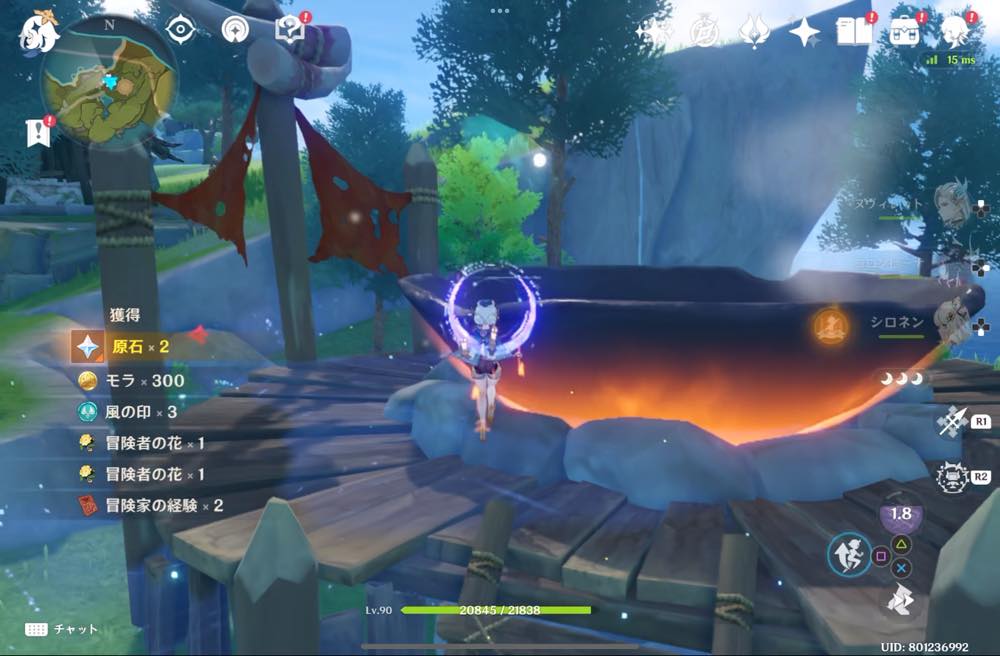The width and height of the screenshot is (1000, 656).
Task: Open the winged battle pass icon
Action: pos(753,32)
